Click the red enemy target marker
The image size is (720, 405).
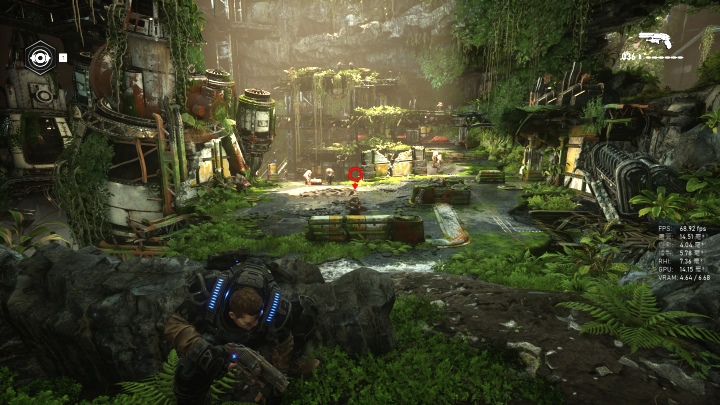[x=355, y=175]
